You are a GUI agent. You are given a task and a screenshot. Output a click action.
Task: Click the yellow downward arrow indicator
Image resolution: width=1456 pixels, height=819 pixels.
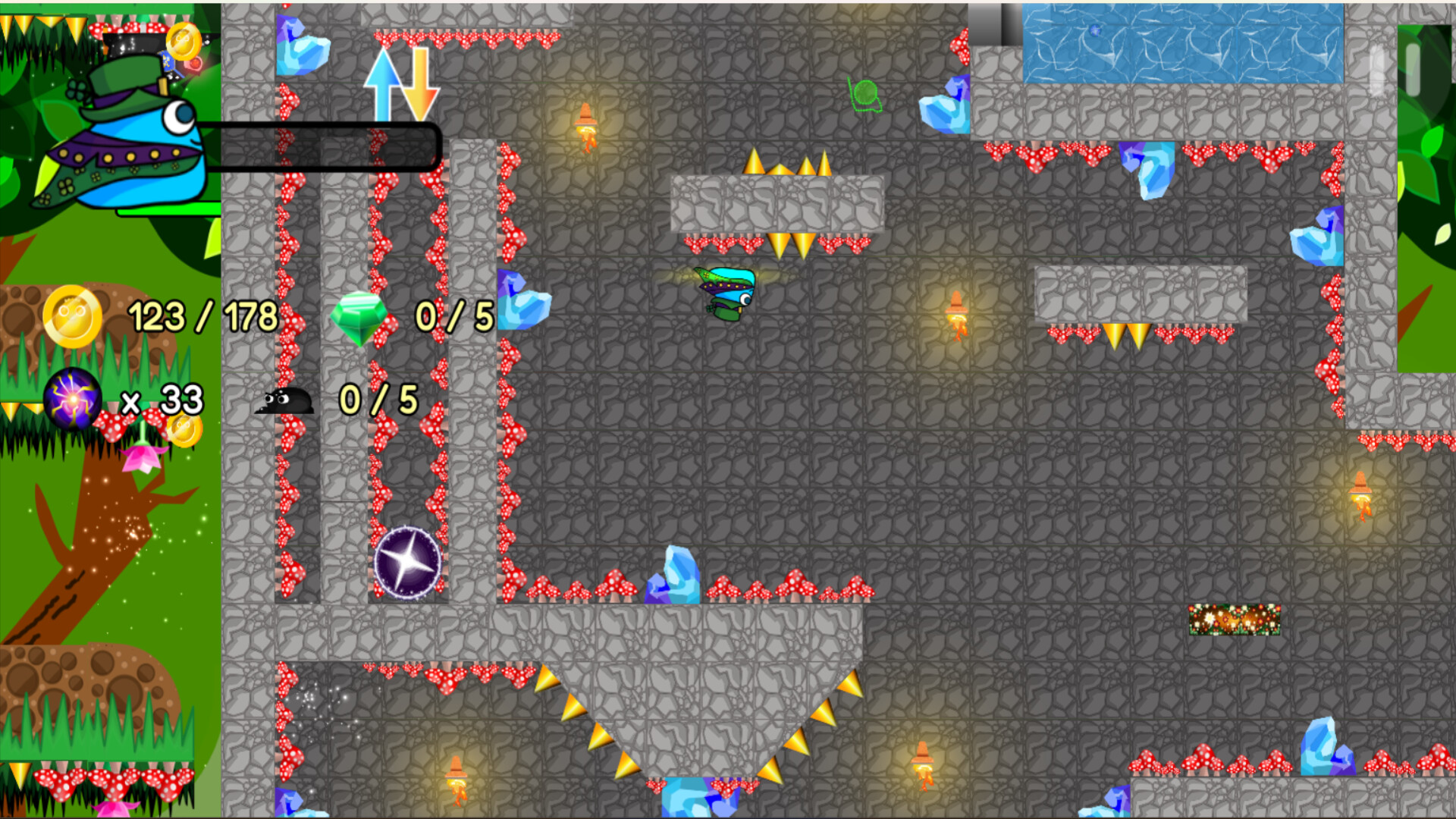tap(422, 83)
